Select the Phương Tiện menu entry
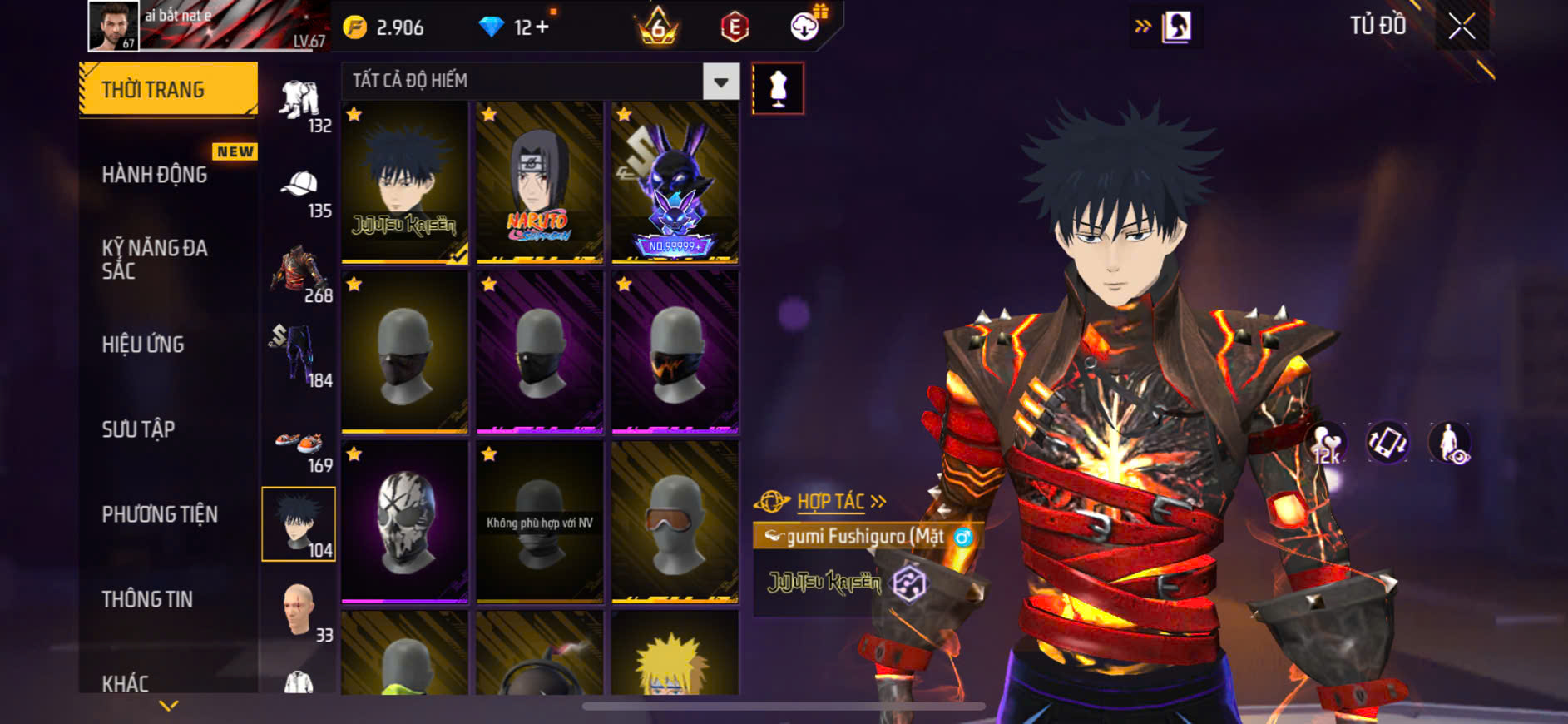Image resolution: width=1568 pixels, height=724 pixels. tap(160, 513)
